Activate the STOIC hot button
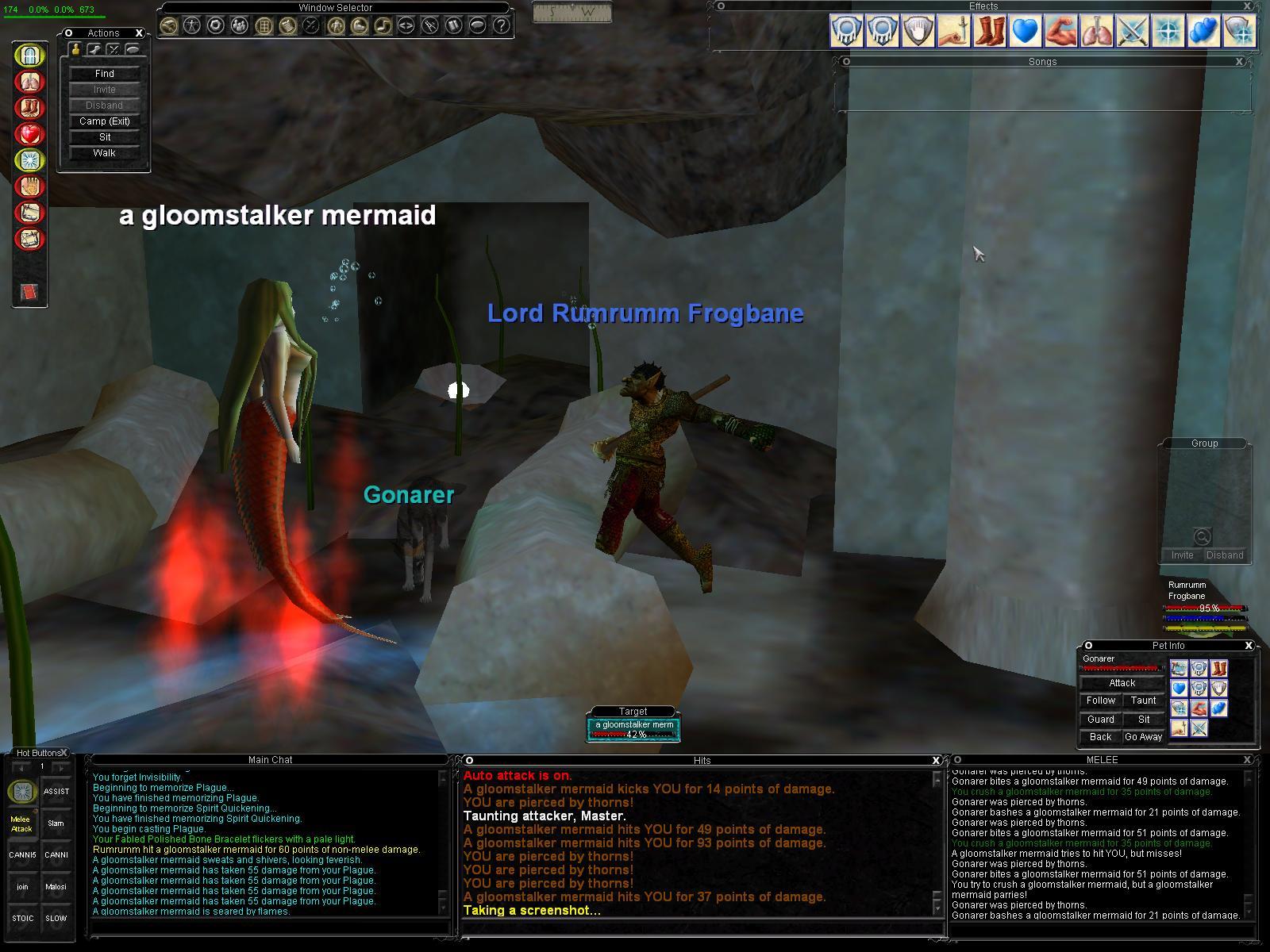 [22, 919]
